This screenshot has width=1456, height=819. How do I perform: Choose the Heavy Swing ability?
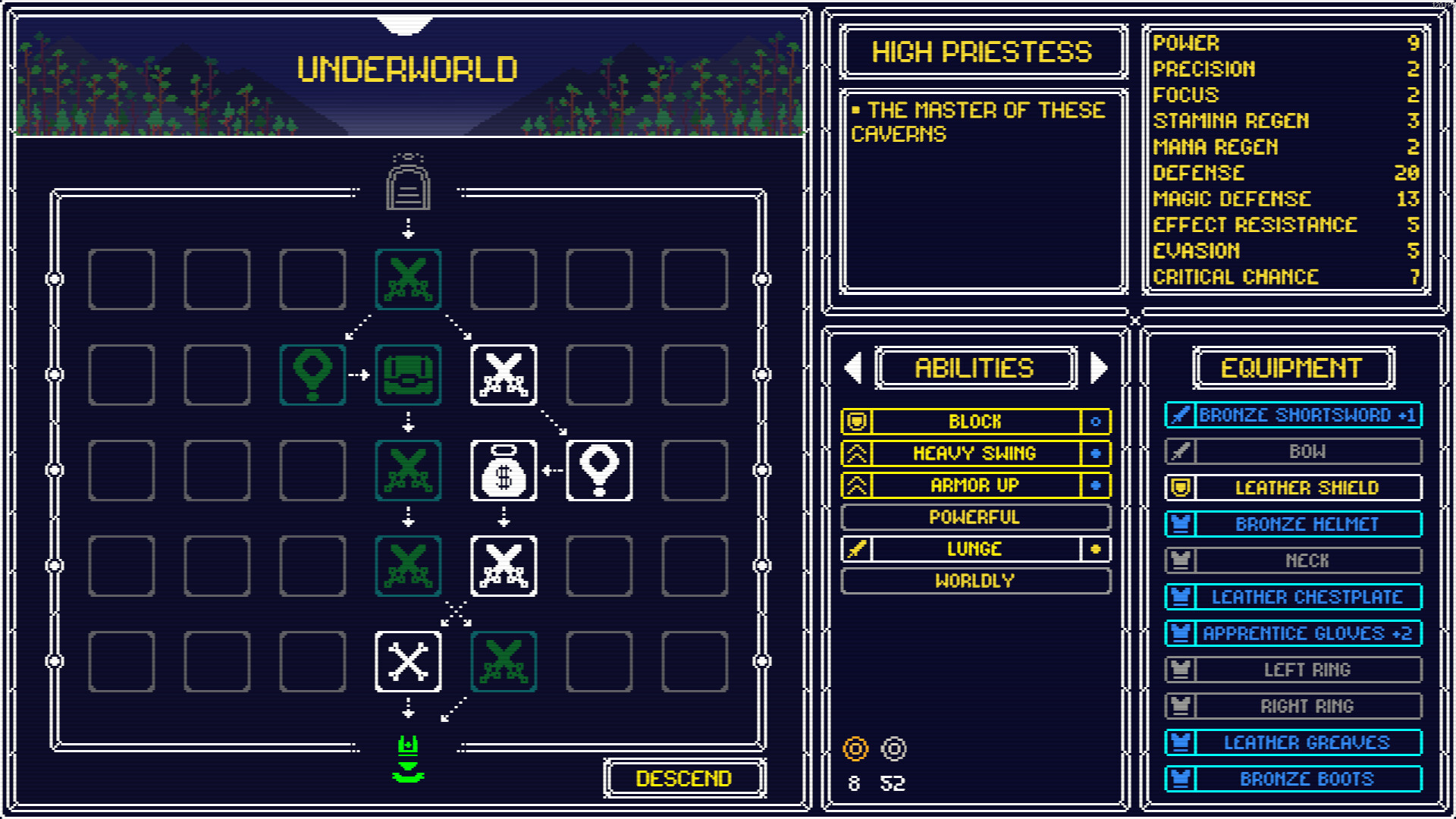pyautogui.click(x=975, y=453)
